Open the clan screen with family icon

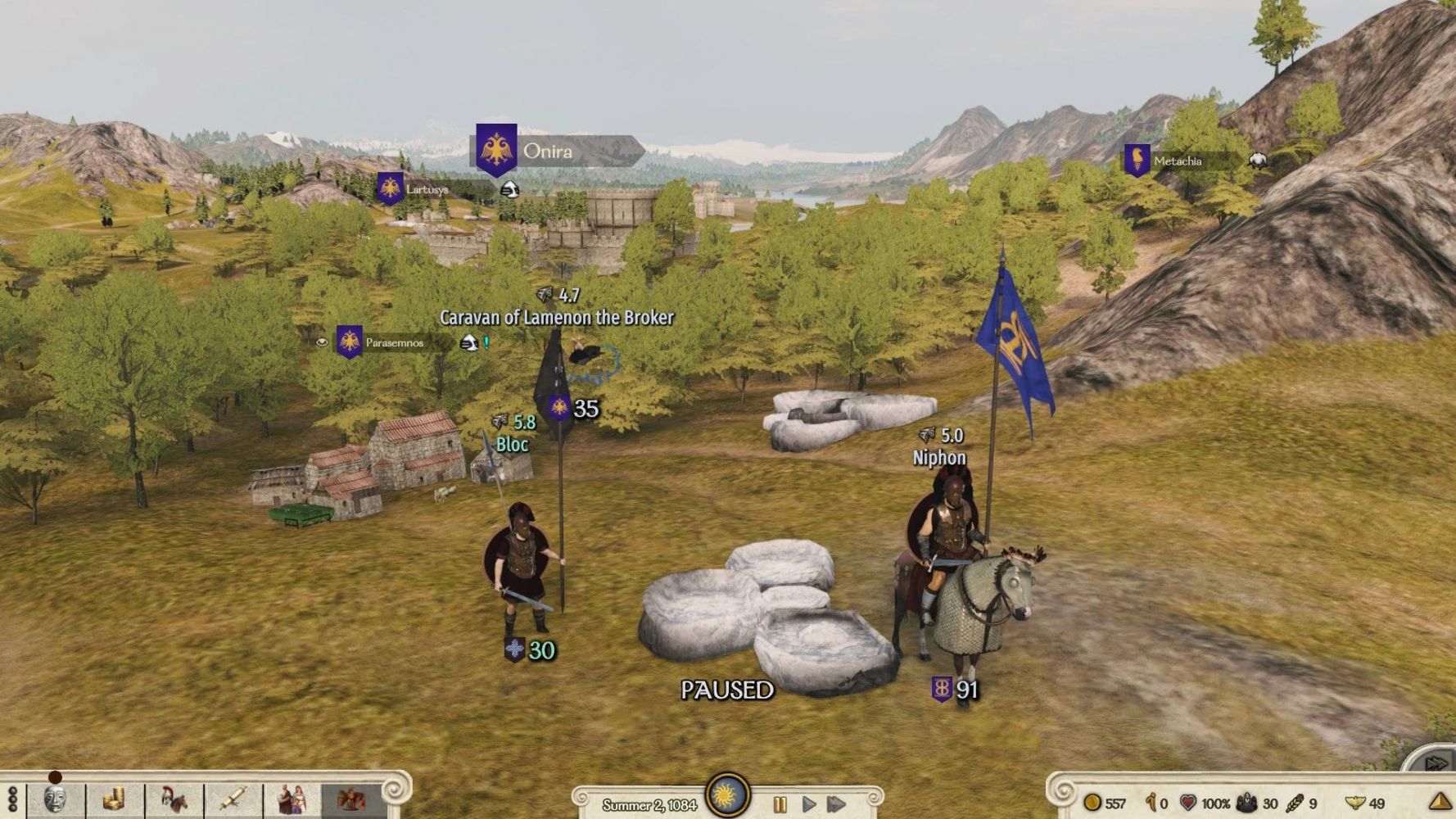[292, 799]
